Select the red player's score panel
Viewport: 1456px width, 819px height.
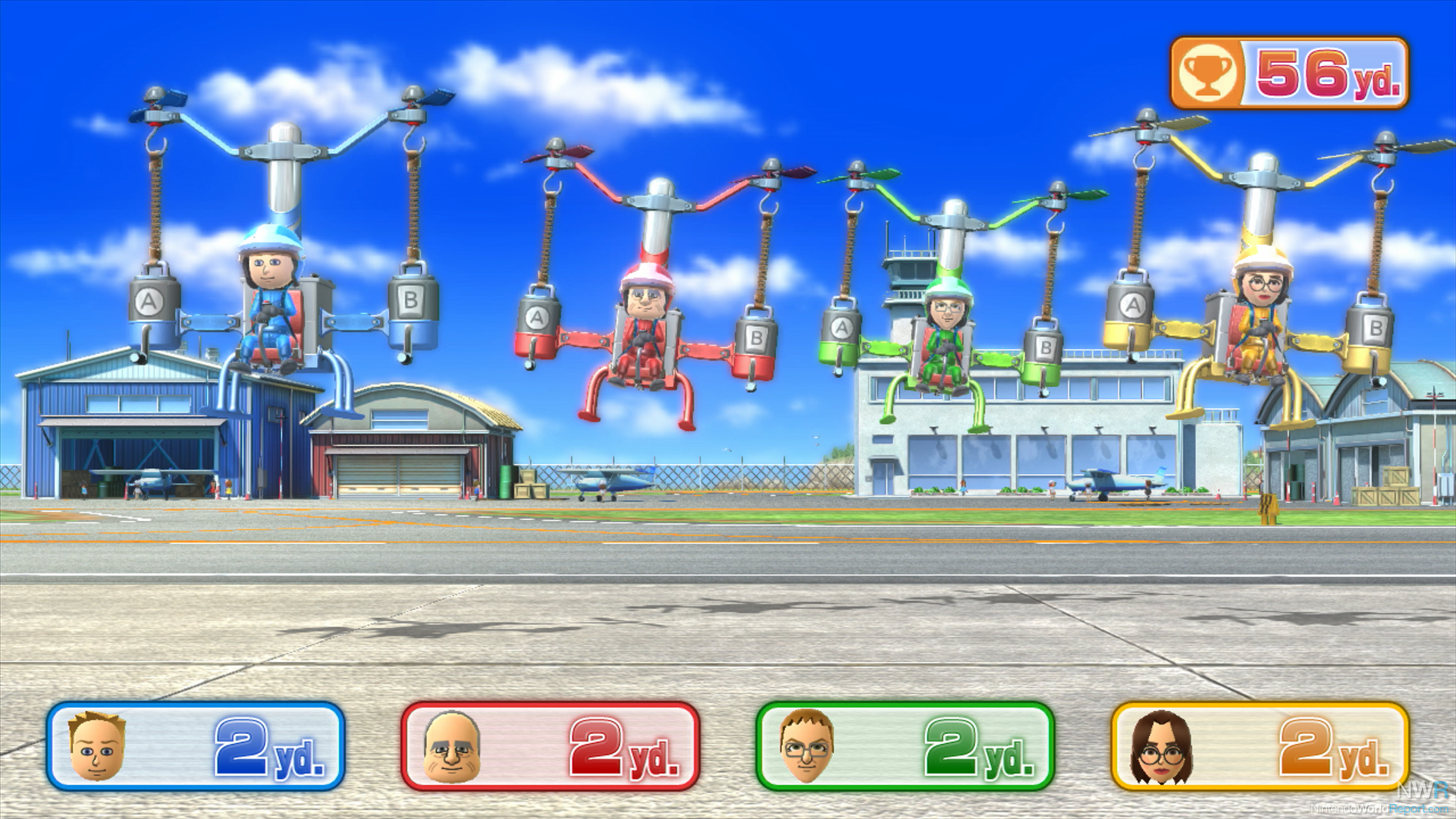tap(551, 747)
